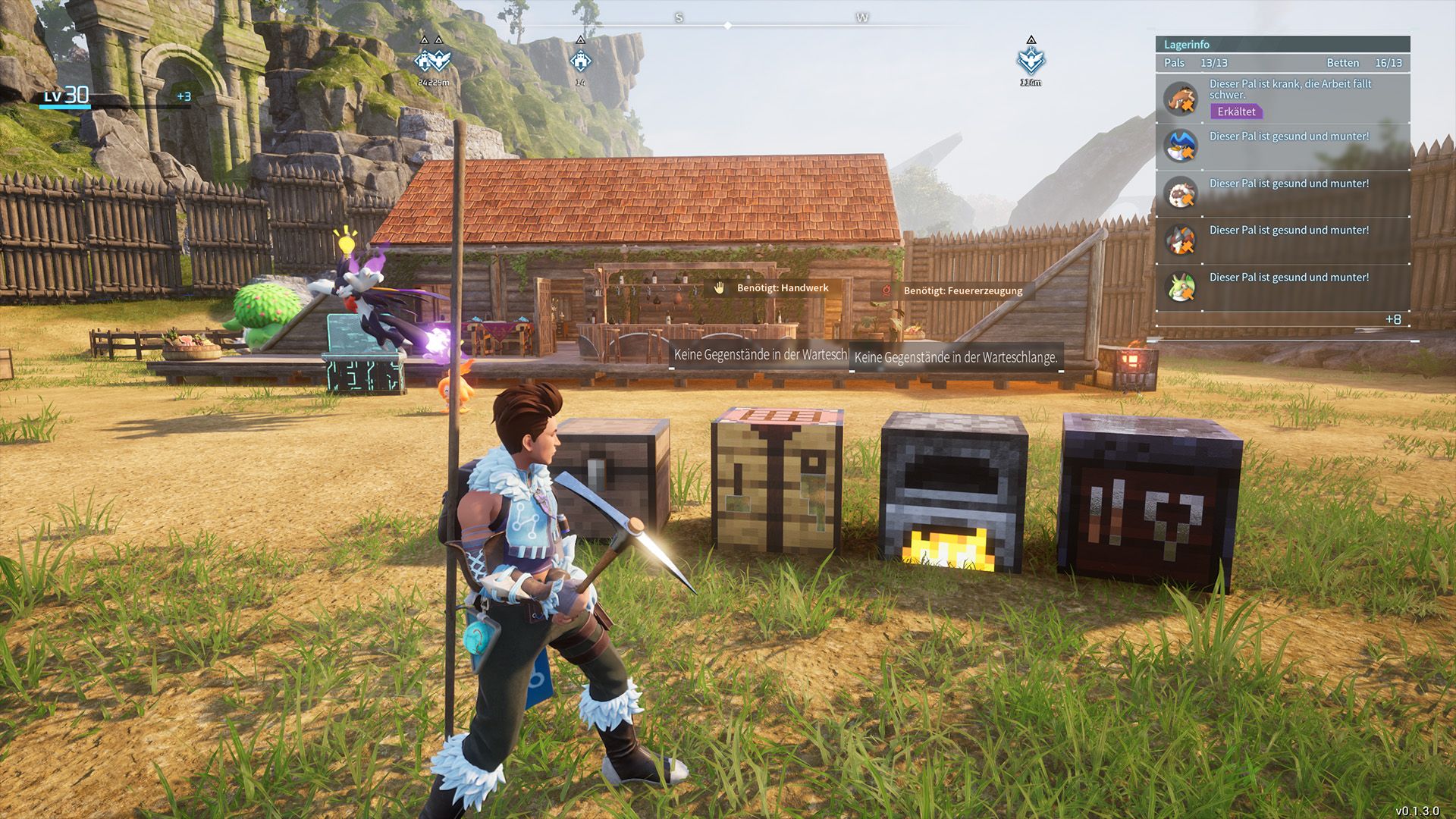Viewport: 1456px width, 819px height.
Task: Expand the +8 remaining pals indicator
Action: (x=1393, y=319)
